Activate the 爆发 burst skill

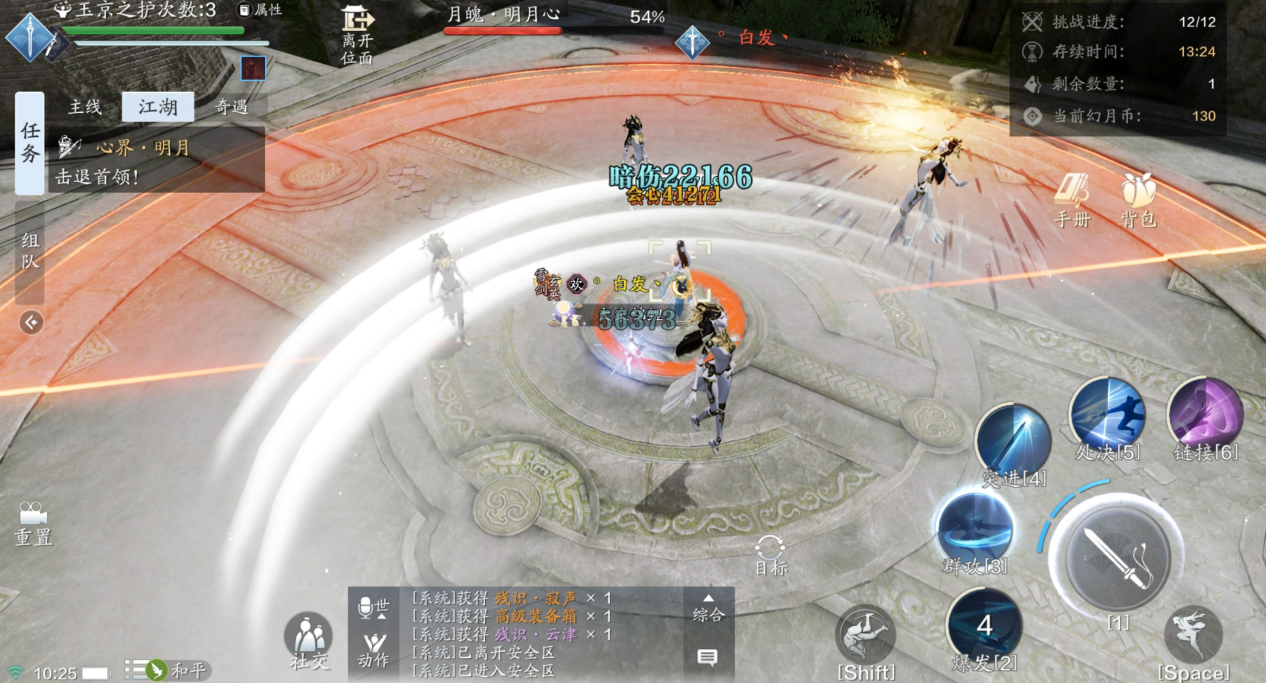(984, 626)
